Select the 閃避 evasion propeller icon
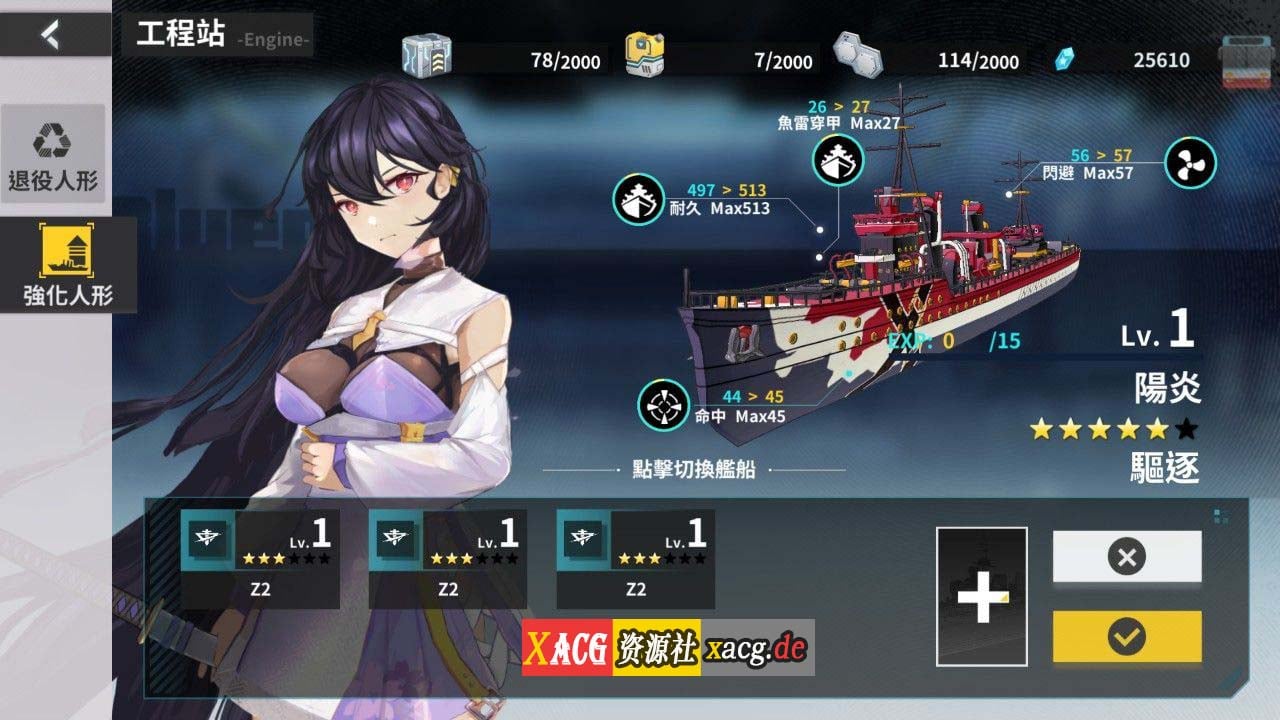1280x720 pixels. coord(1190,163)
